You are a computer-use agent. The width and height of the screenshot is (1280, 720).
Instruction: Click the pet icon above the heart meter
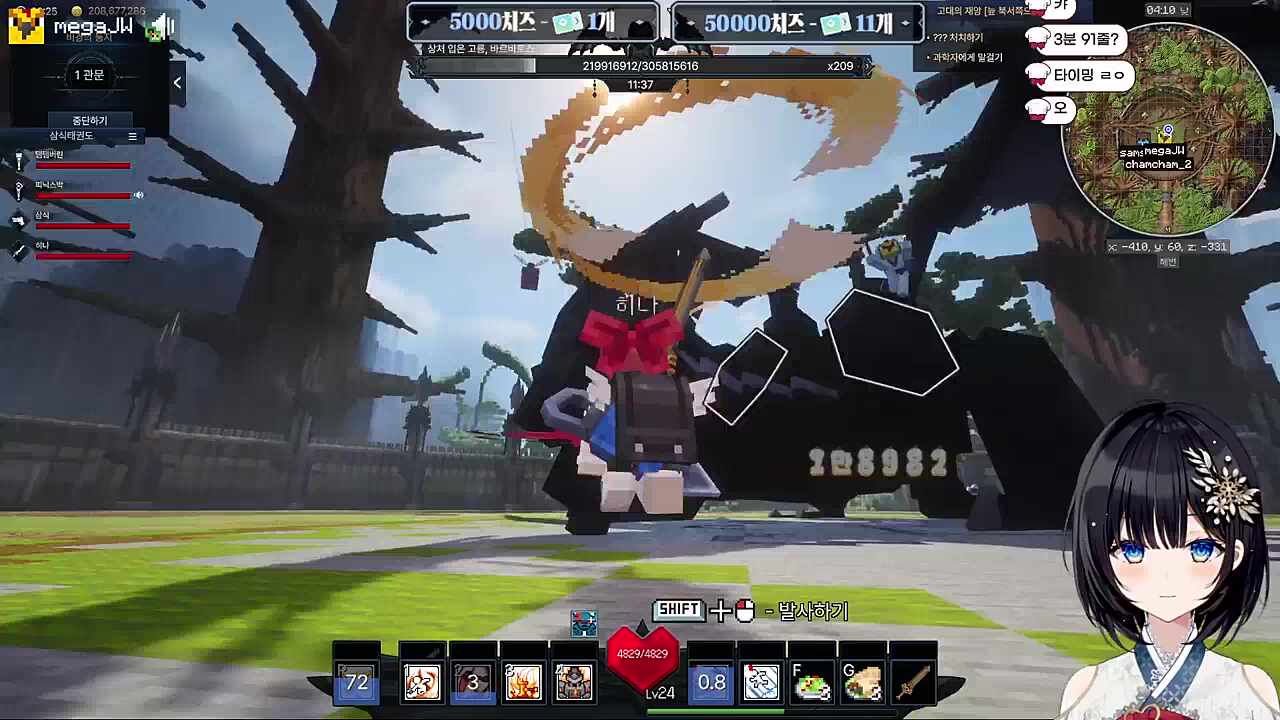point(585,623)
